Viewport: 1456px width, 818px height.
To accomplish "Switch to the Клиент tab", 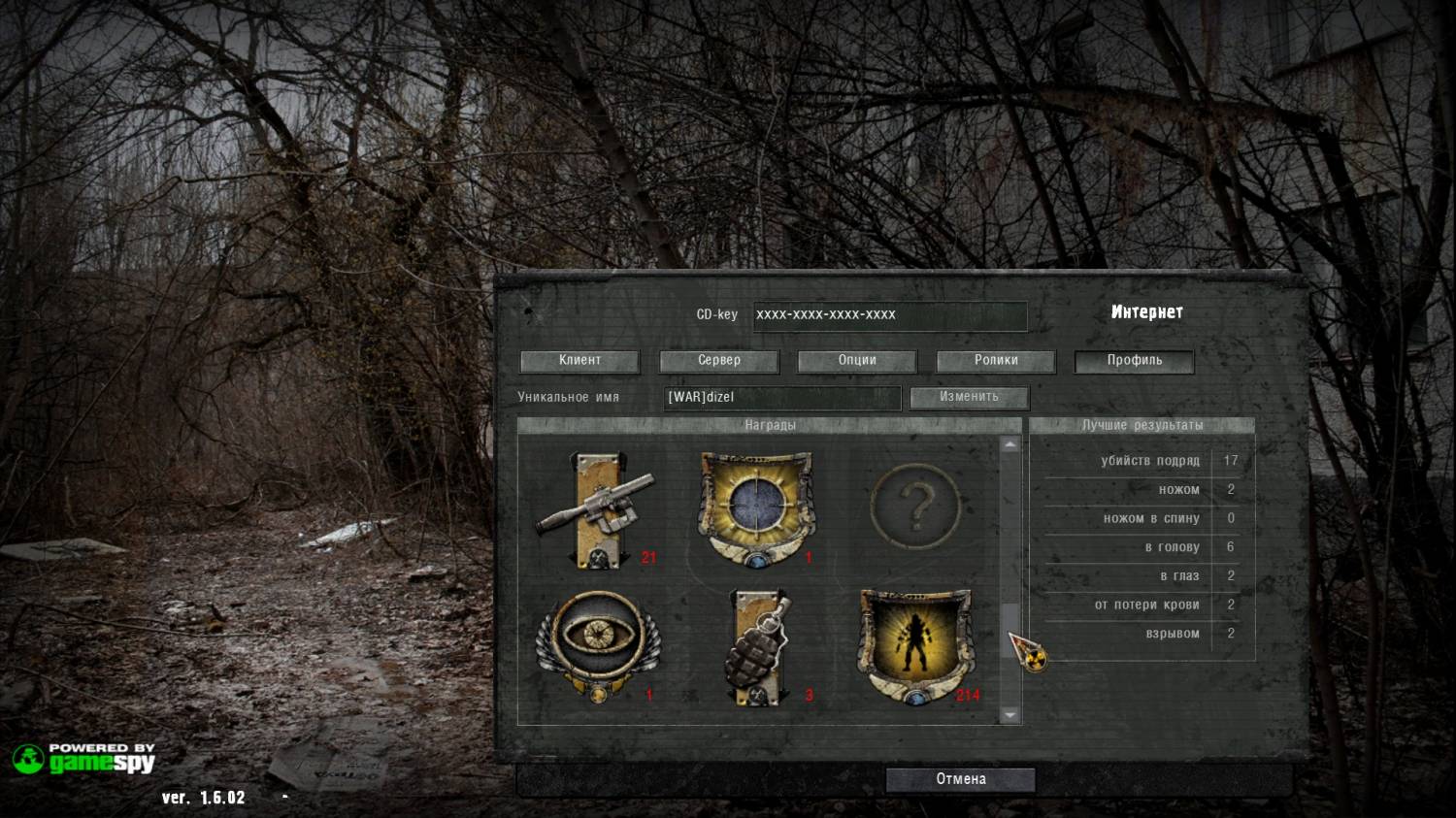I will (579, 361).
